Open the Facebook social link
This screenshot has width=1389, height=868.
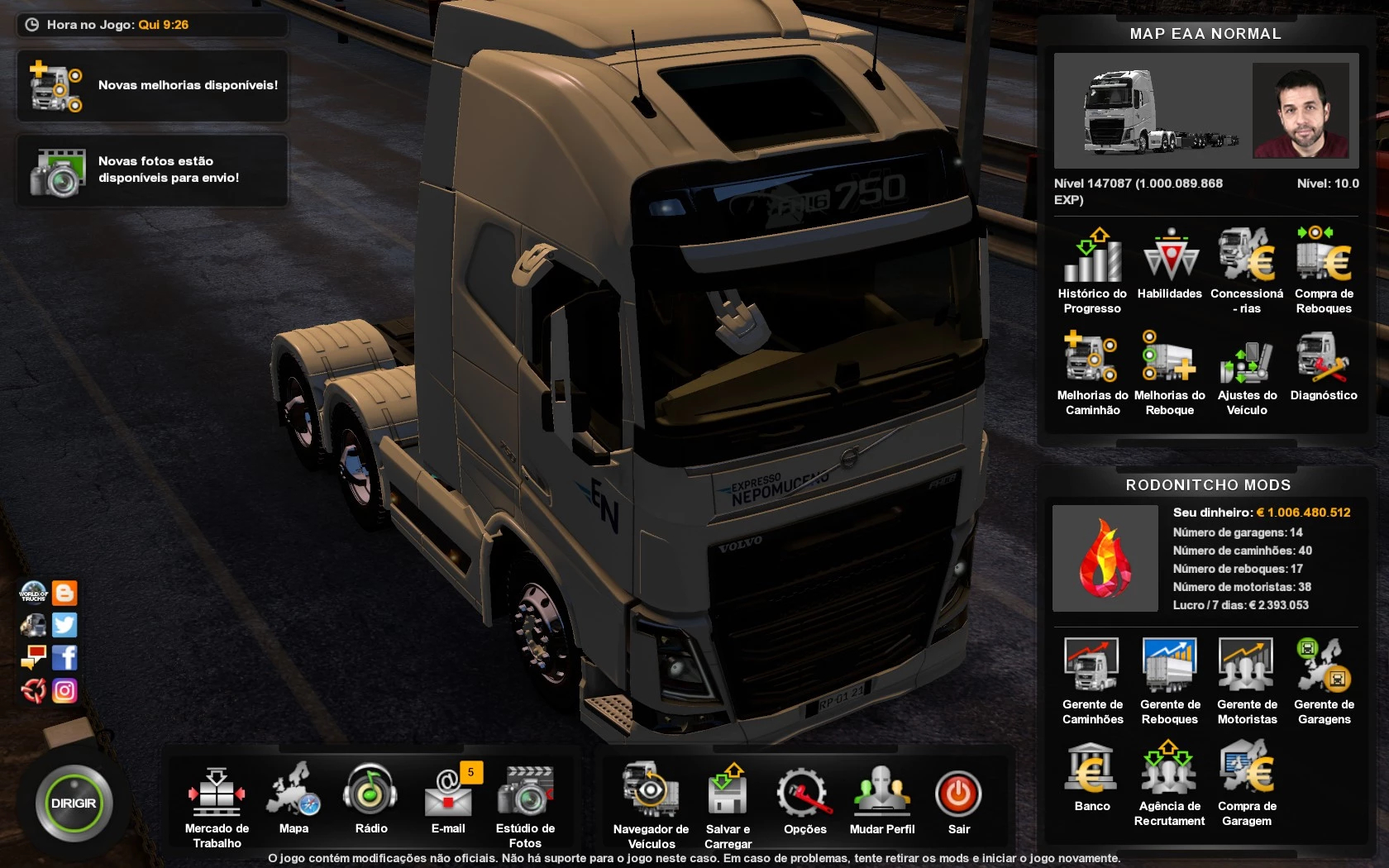64,658
